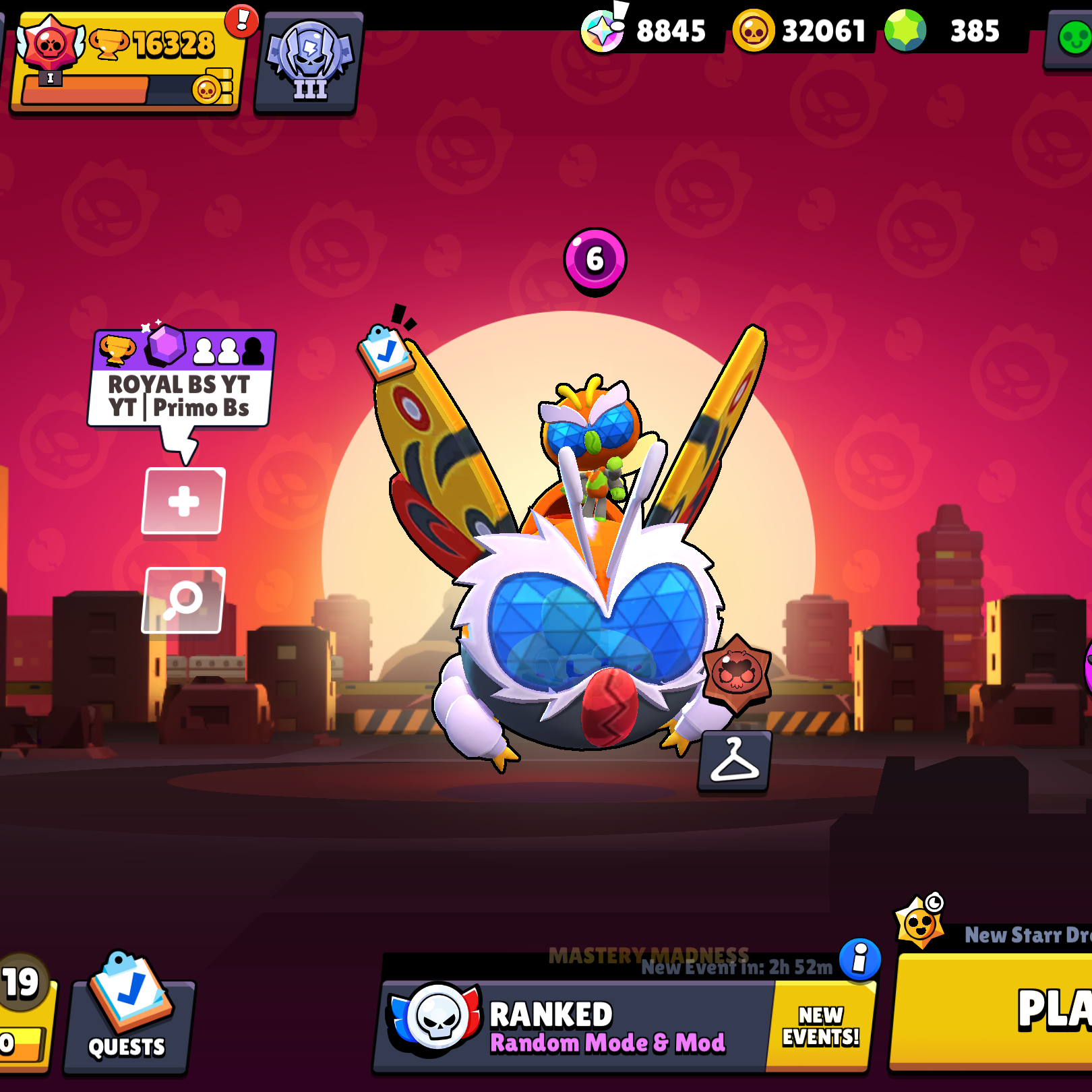Screen dimensions: 1092x1092
Task: Open the brawler mastery badge
Action: [x=737, y=672]
